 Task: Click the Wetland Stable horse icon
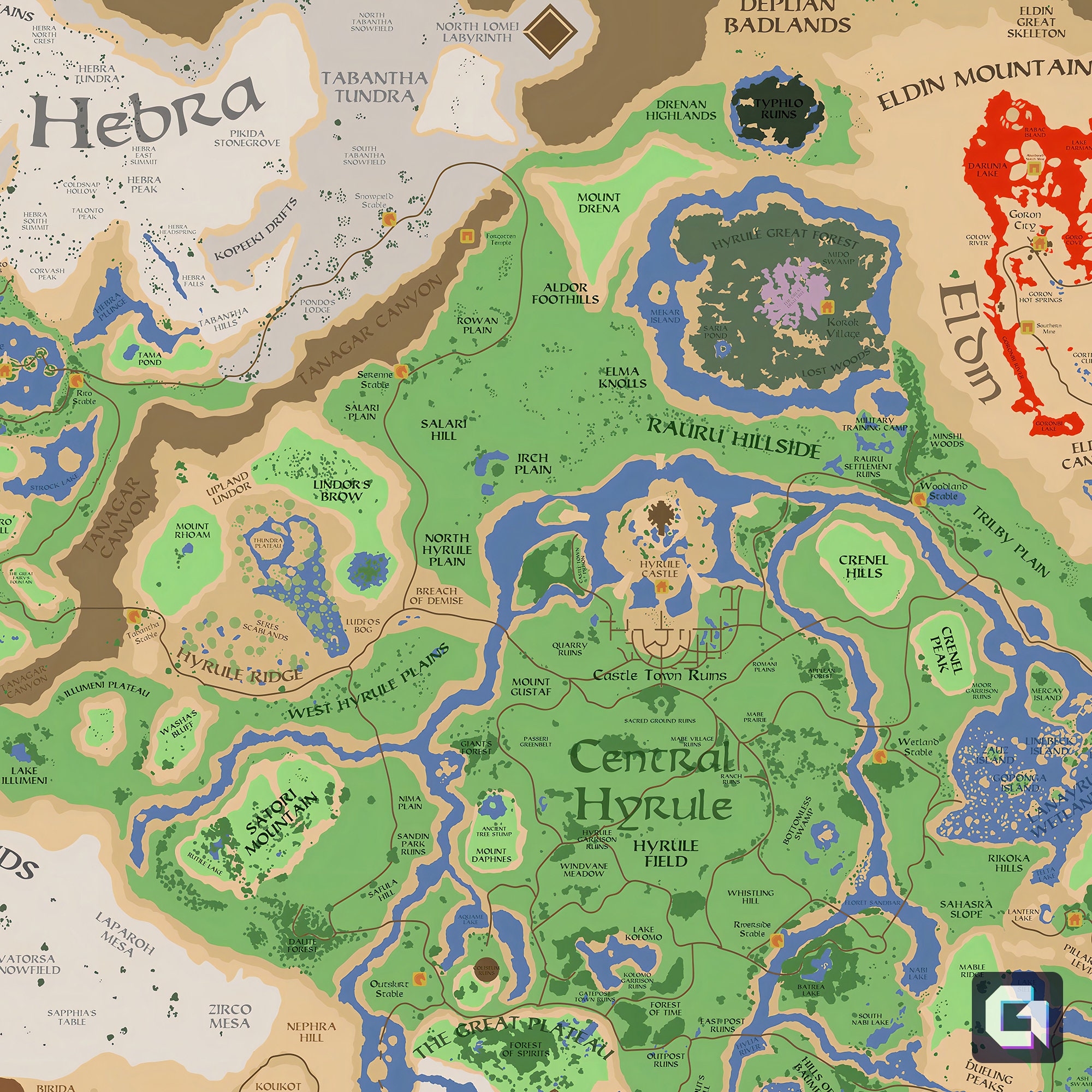tap(879, 756)
